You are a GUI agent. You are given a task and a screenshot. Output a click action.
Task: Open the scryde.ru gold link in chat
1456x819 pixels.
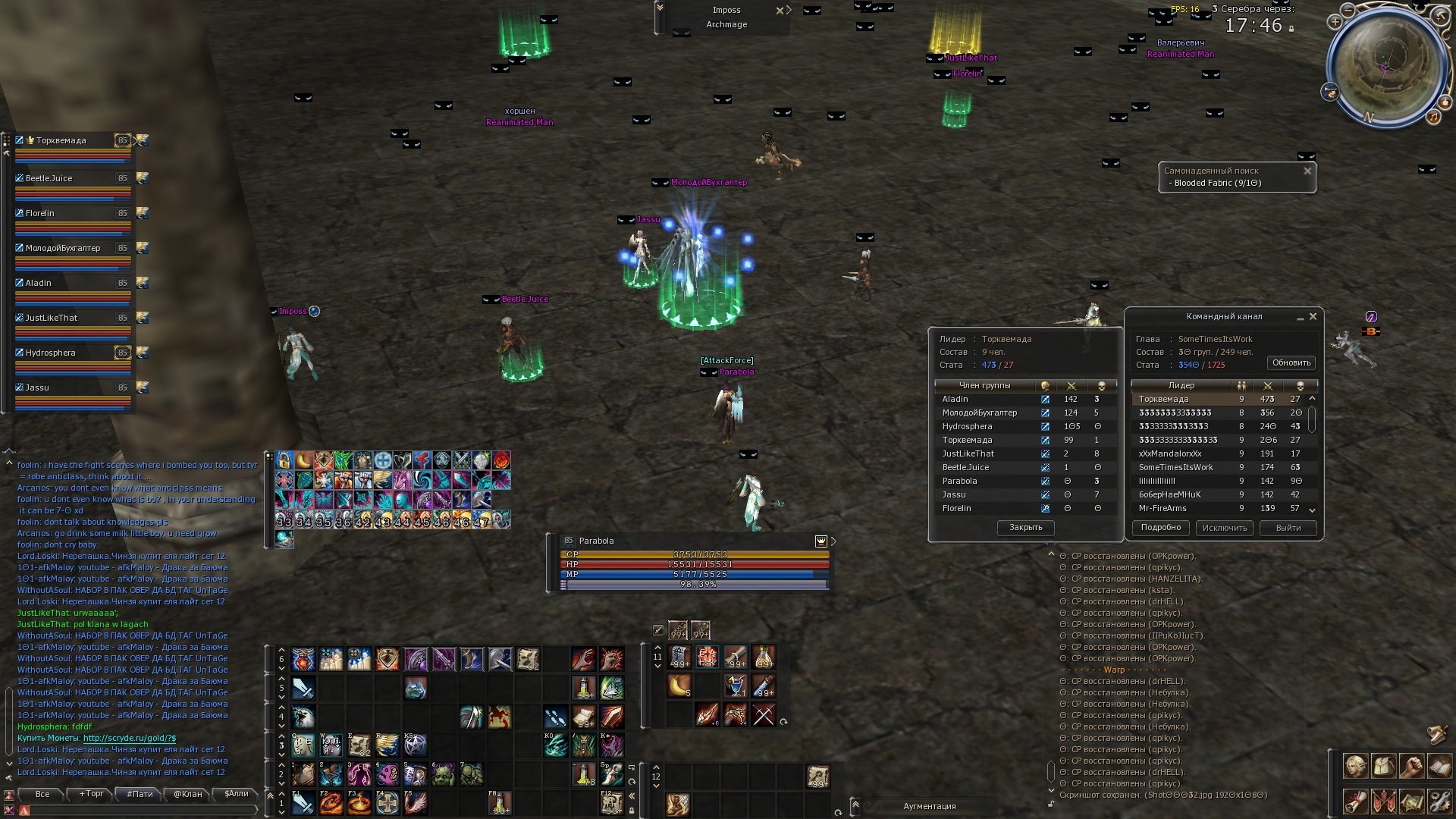tap(129, 738)
